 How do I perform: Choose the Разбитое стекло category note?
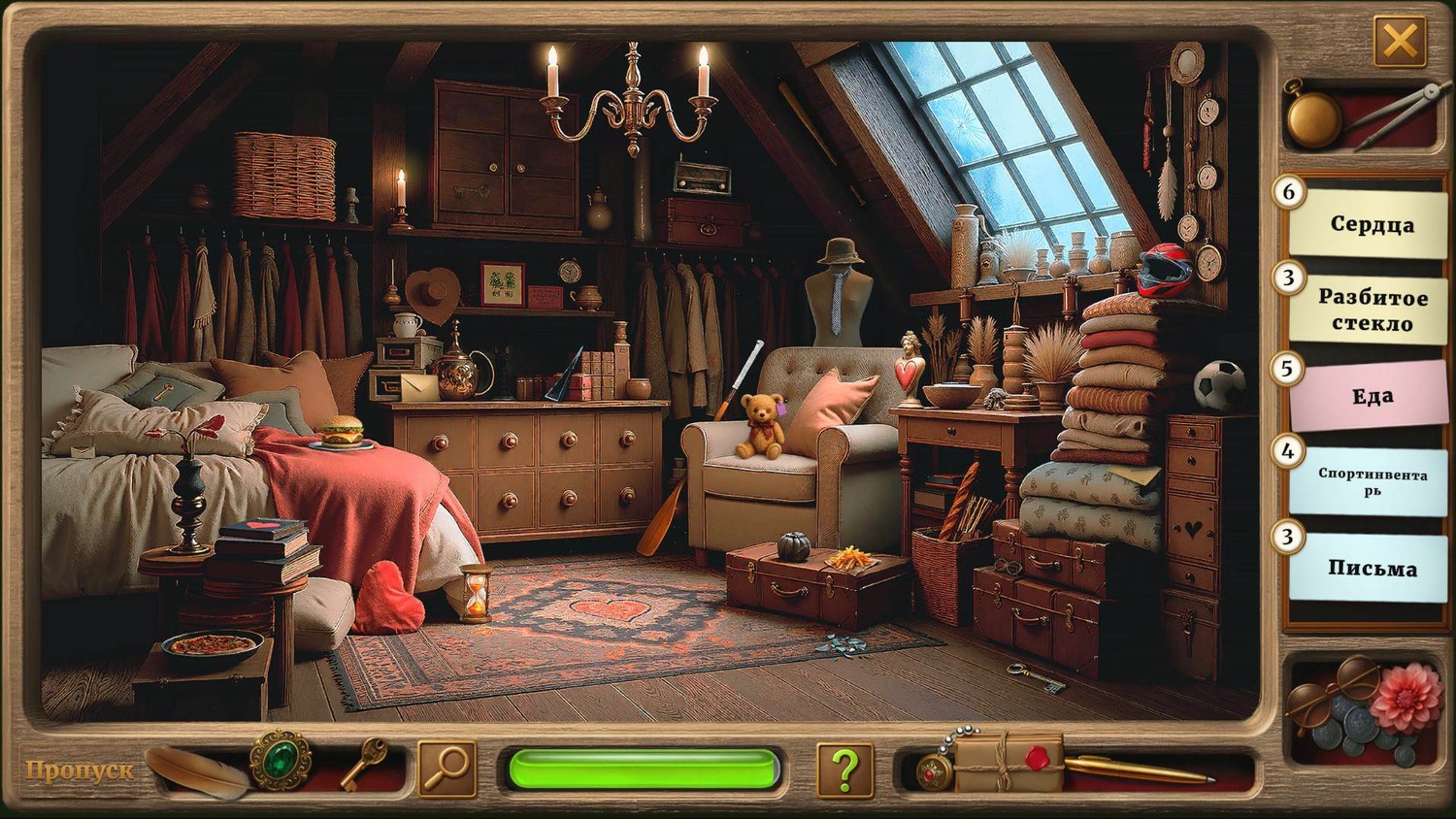coord(1371,310)
